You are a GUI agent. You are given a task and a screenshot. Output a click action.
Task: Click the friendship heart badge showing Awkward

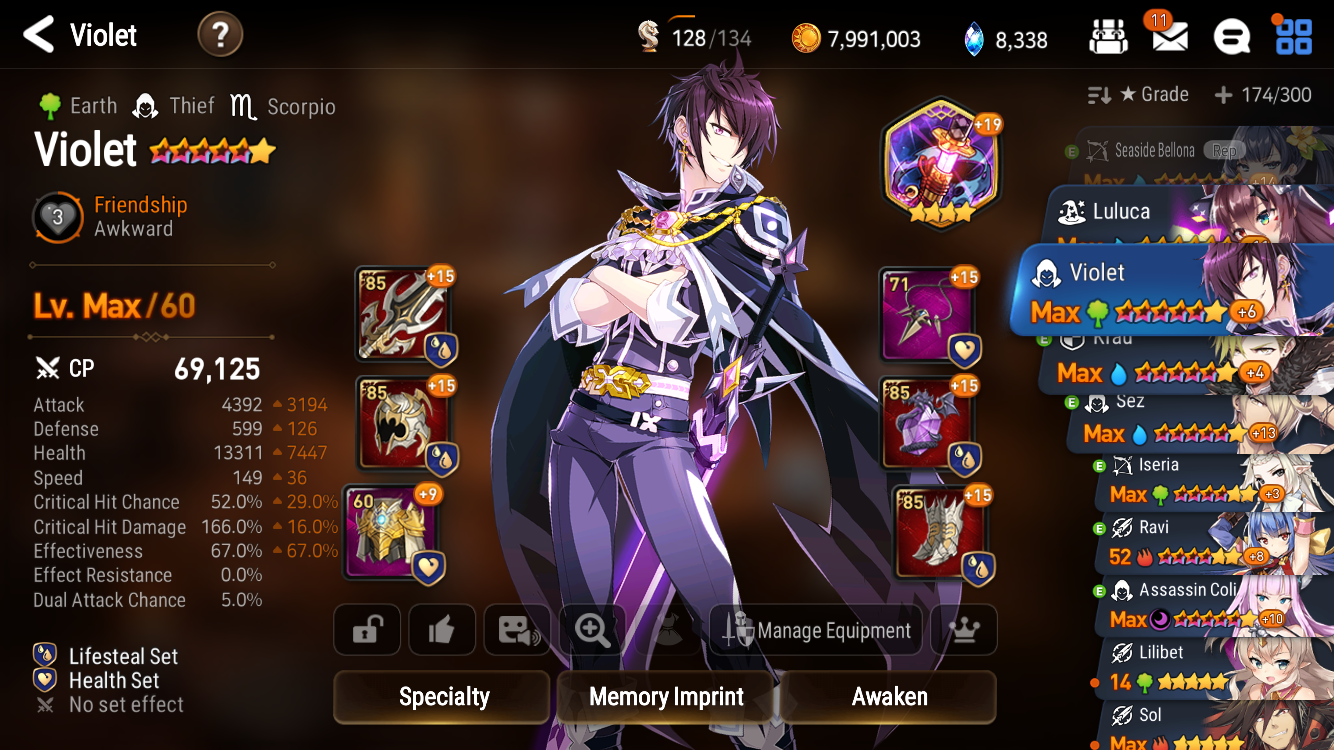[x=57, y=218]
